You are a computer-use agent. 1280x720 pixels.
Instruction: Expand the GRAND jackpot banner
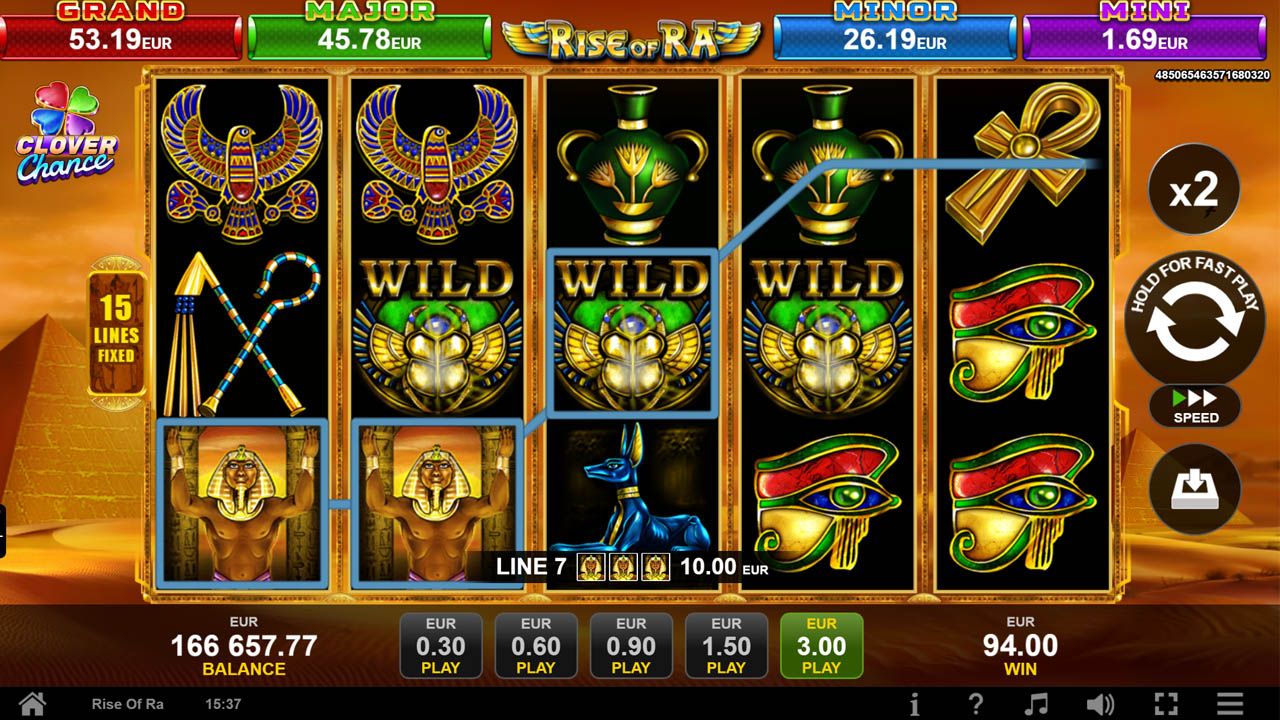pos(120,30)
